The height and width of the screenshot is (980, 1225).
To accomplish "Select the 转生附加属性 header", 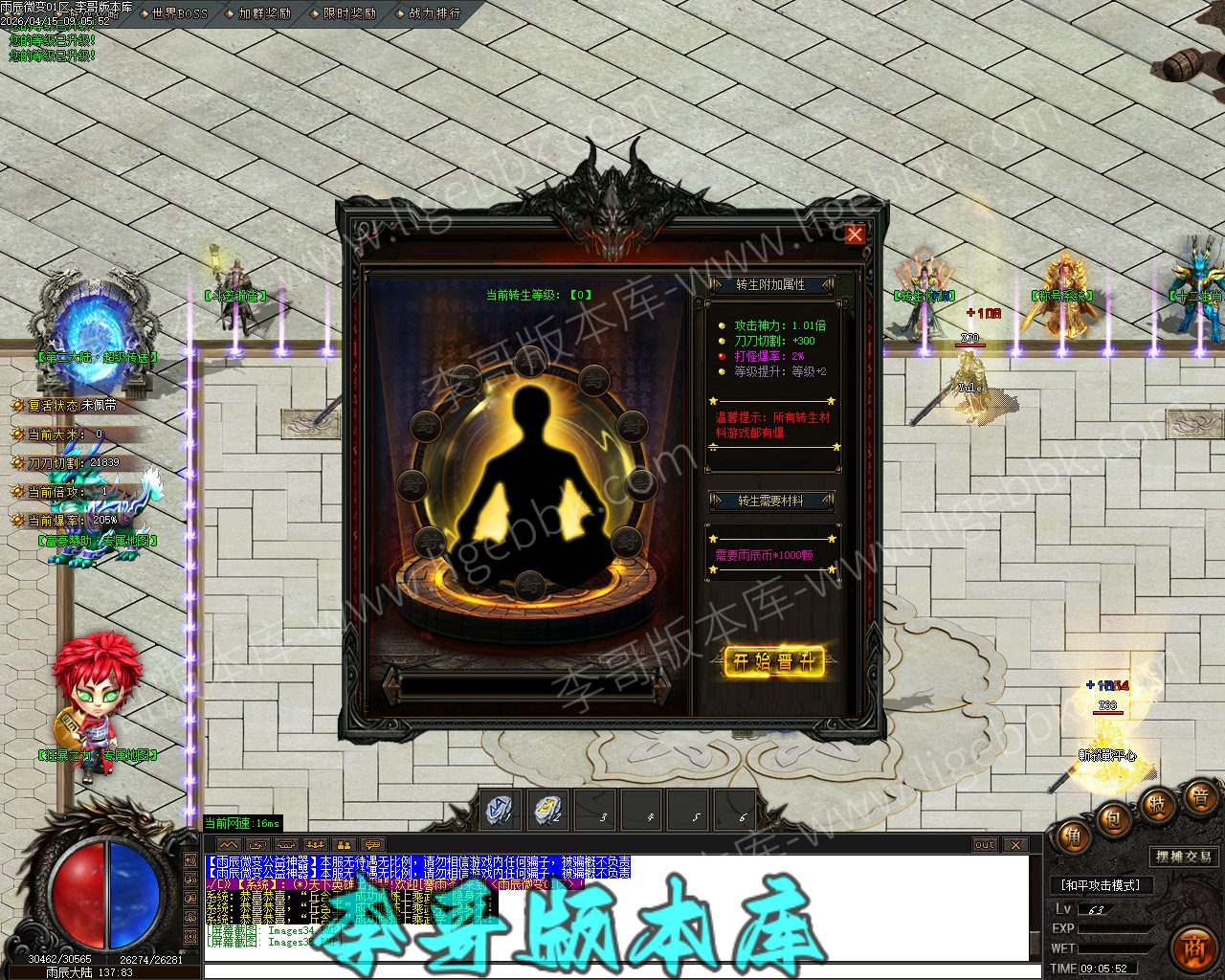I will coord(770,284).
